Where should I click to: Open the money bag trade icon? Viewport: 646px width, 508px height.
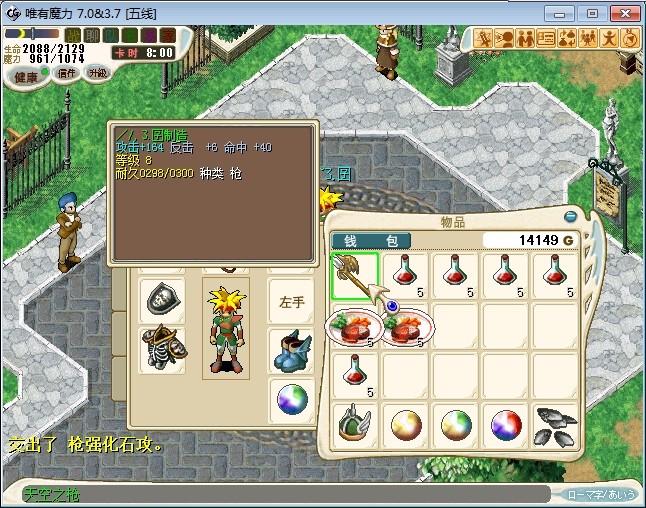tap(567, 38)
